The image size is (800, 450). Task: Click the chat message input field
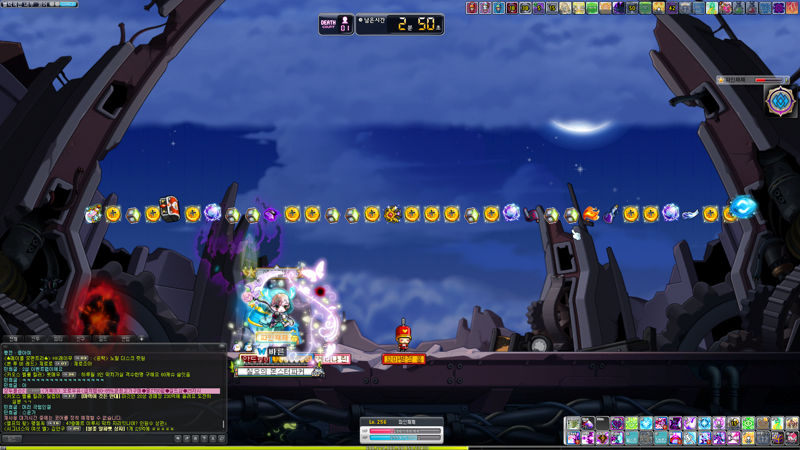(100, 439)
